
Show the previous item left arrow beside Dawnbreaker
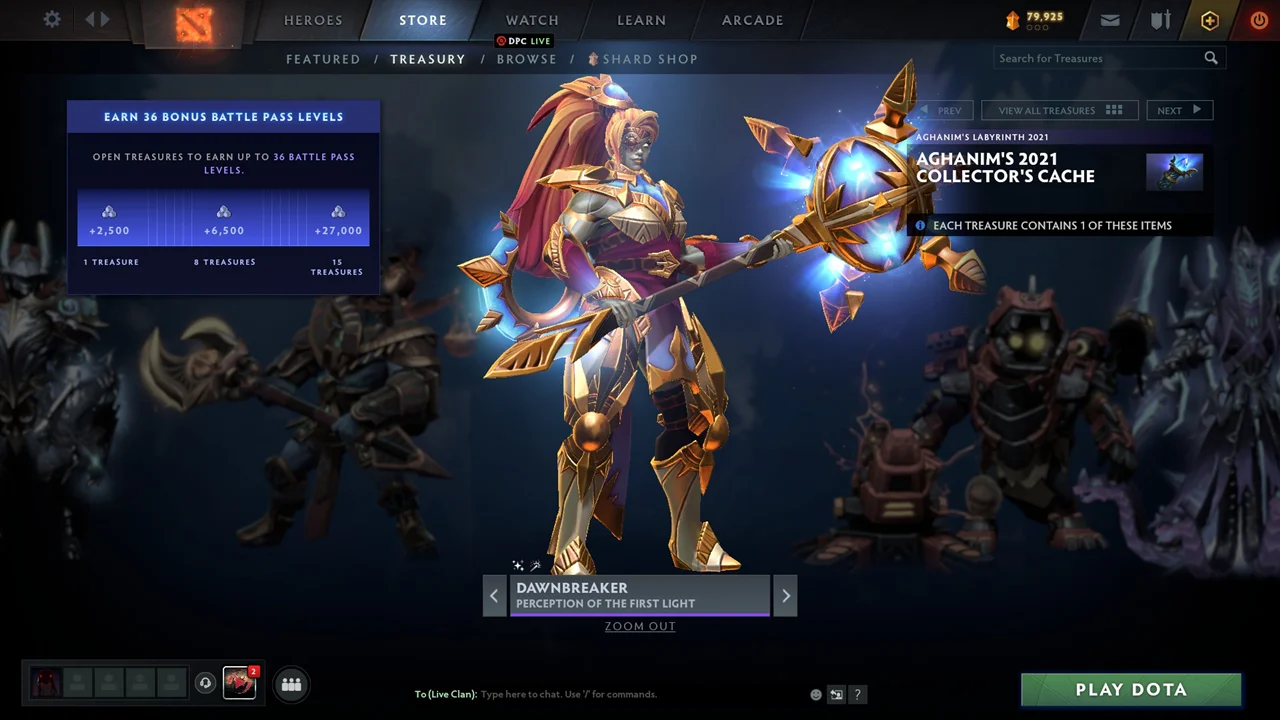click(x=494, y=596)
